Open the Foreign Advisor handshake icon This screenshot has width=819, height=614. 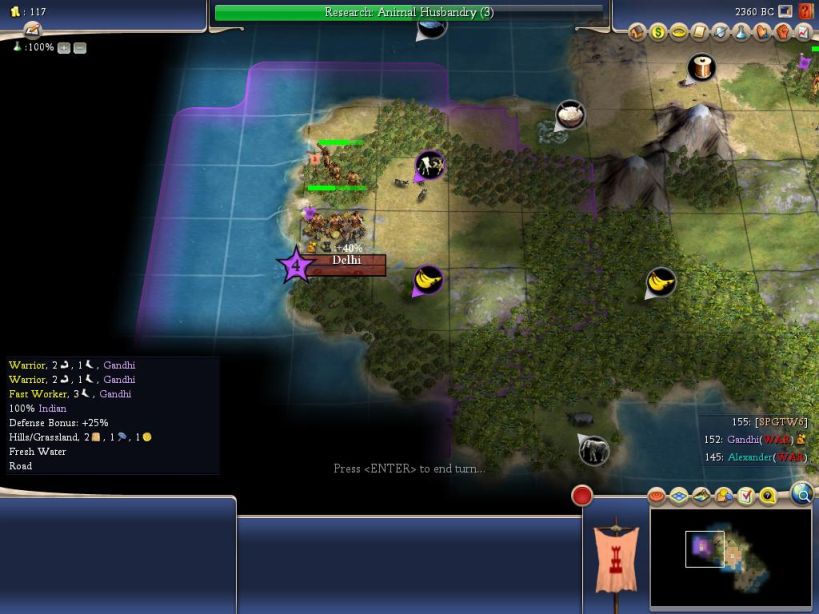[760, 32]
